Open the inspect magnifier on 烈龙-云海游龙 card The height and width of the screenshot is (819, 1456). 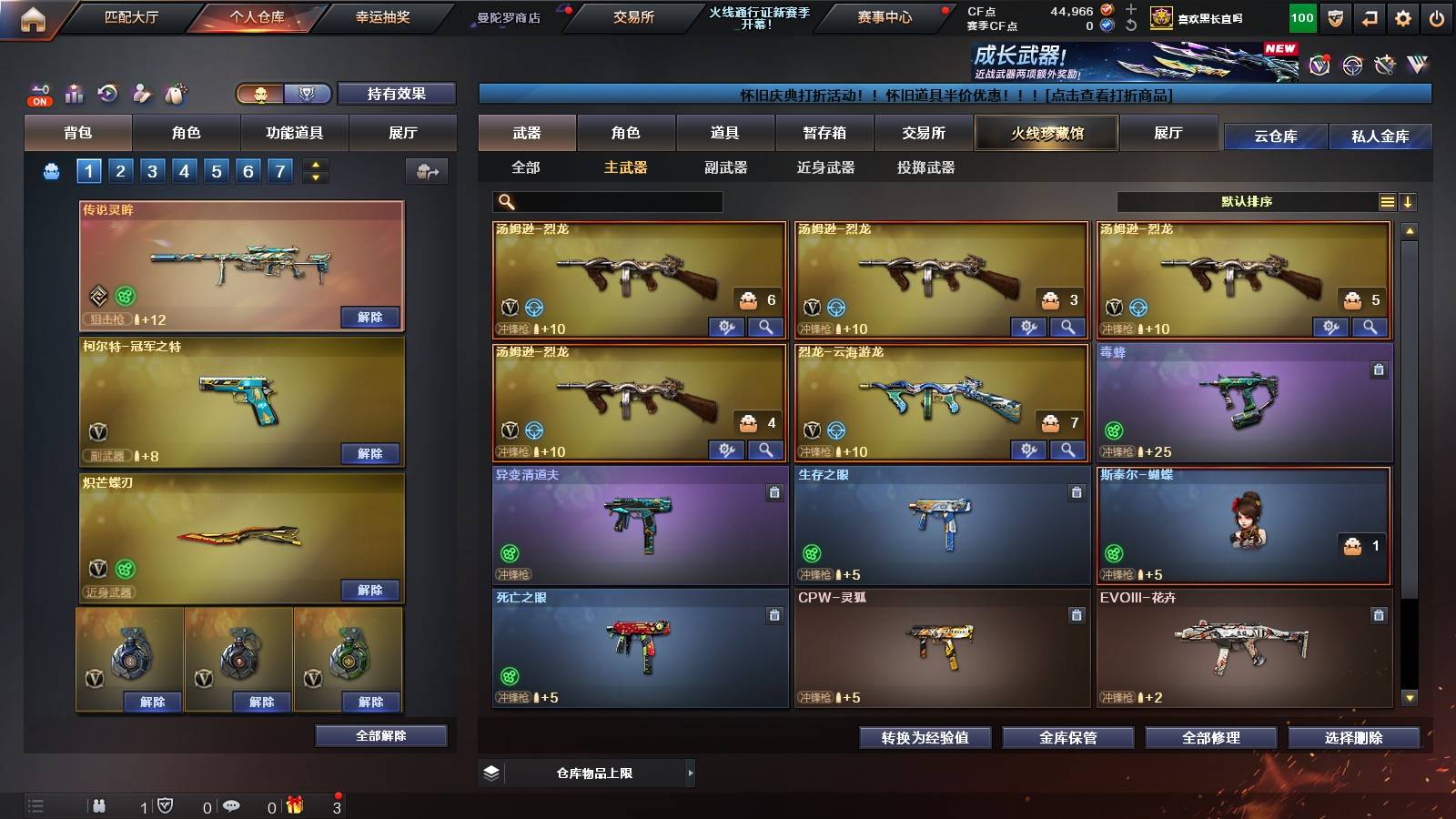tap(1068, 450)
